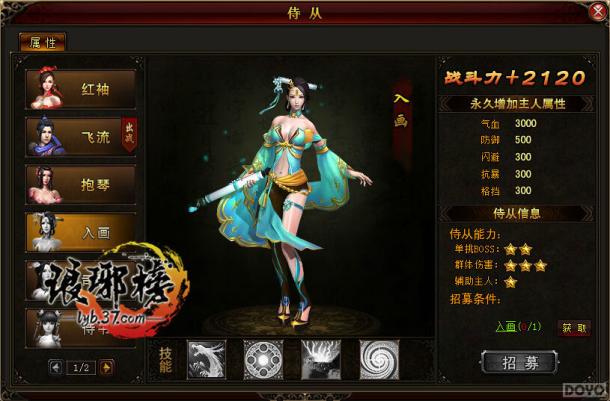Go to the next attendant page
The height and width of the screenshot is (401, 610).
click(x=107, y=365)
